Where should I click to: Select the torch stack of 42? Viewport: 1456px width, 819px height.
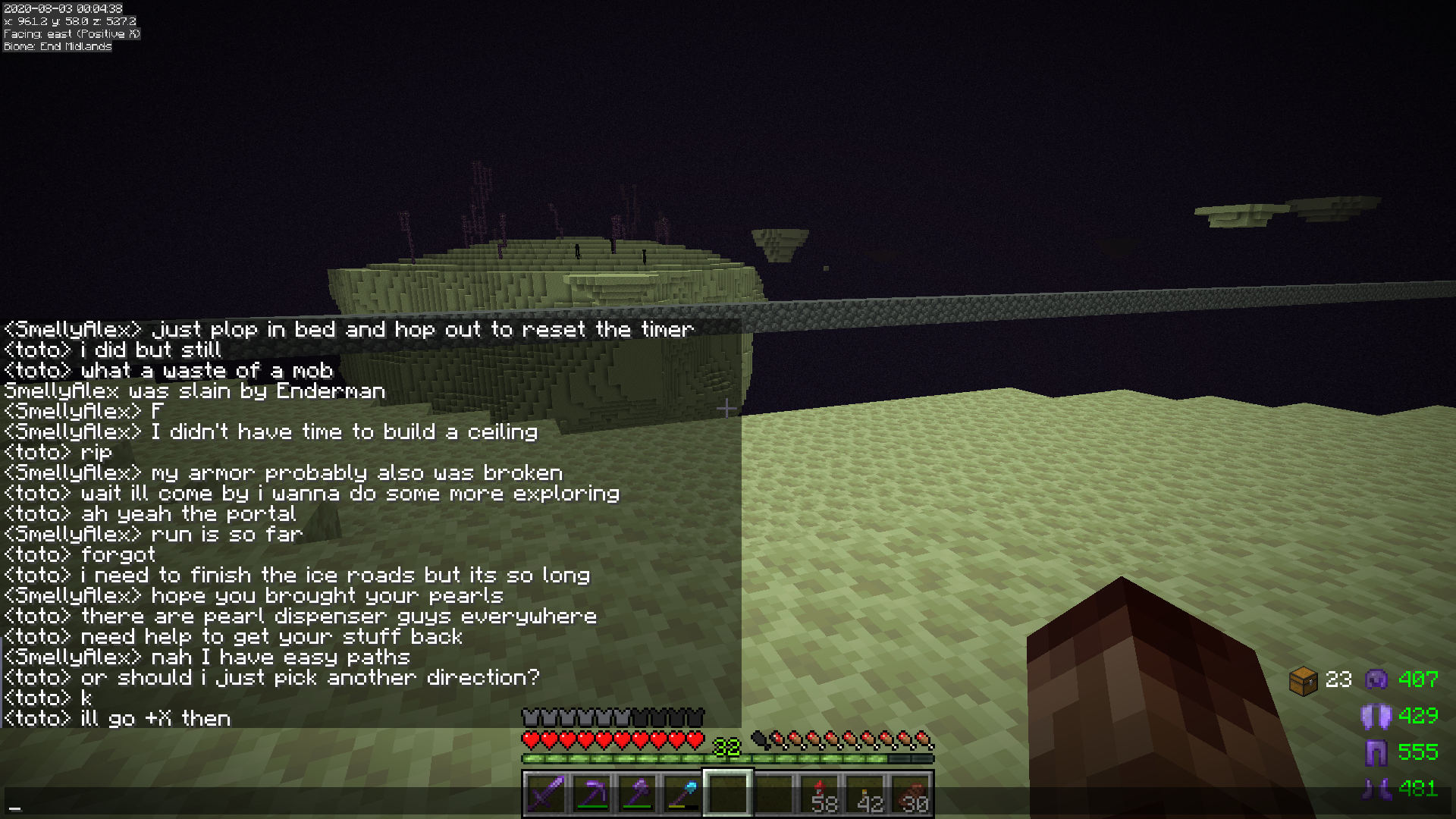click(x=865, y=794)
